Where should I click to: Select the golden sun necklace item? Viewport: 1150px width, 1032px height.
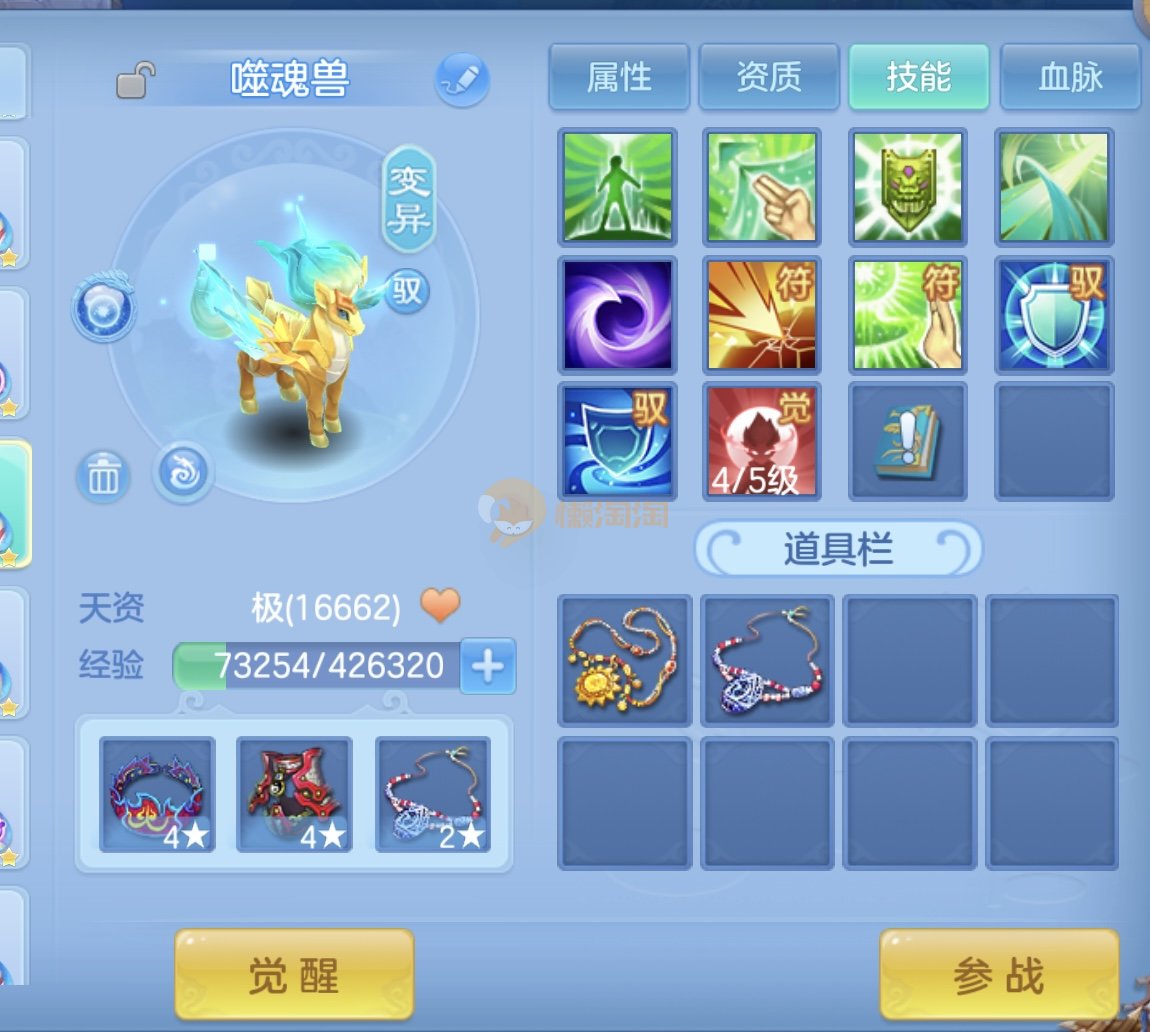click(624, 660)
